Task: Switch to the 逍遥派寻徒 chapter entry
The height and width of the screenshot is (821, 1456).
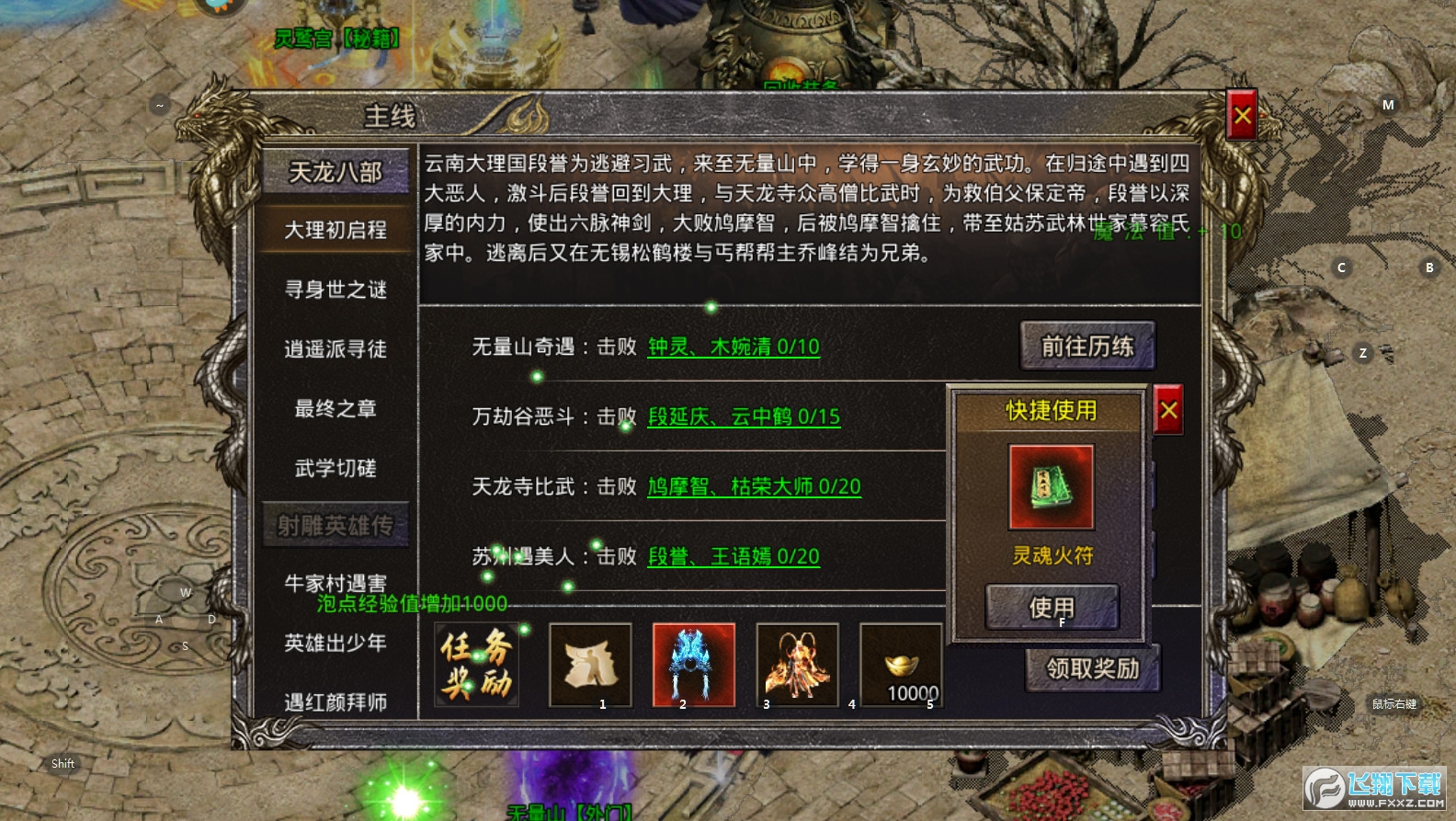Action: 336,349
